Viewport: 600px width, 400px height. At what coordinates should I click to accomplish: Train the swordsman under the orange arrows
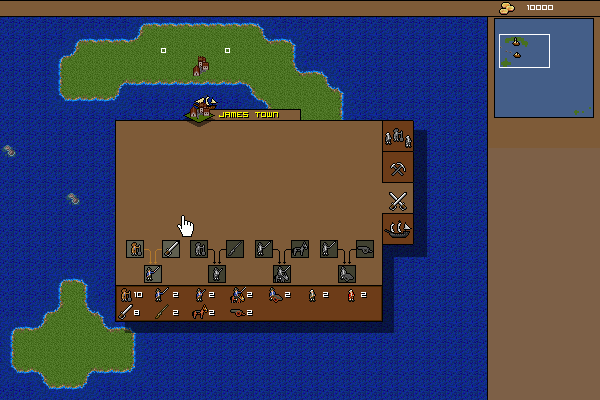151,273
